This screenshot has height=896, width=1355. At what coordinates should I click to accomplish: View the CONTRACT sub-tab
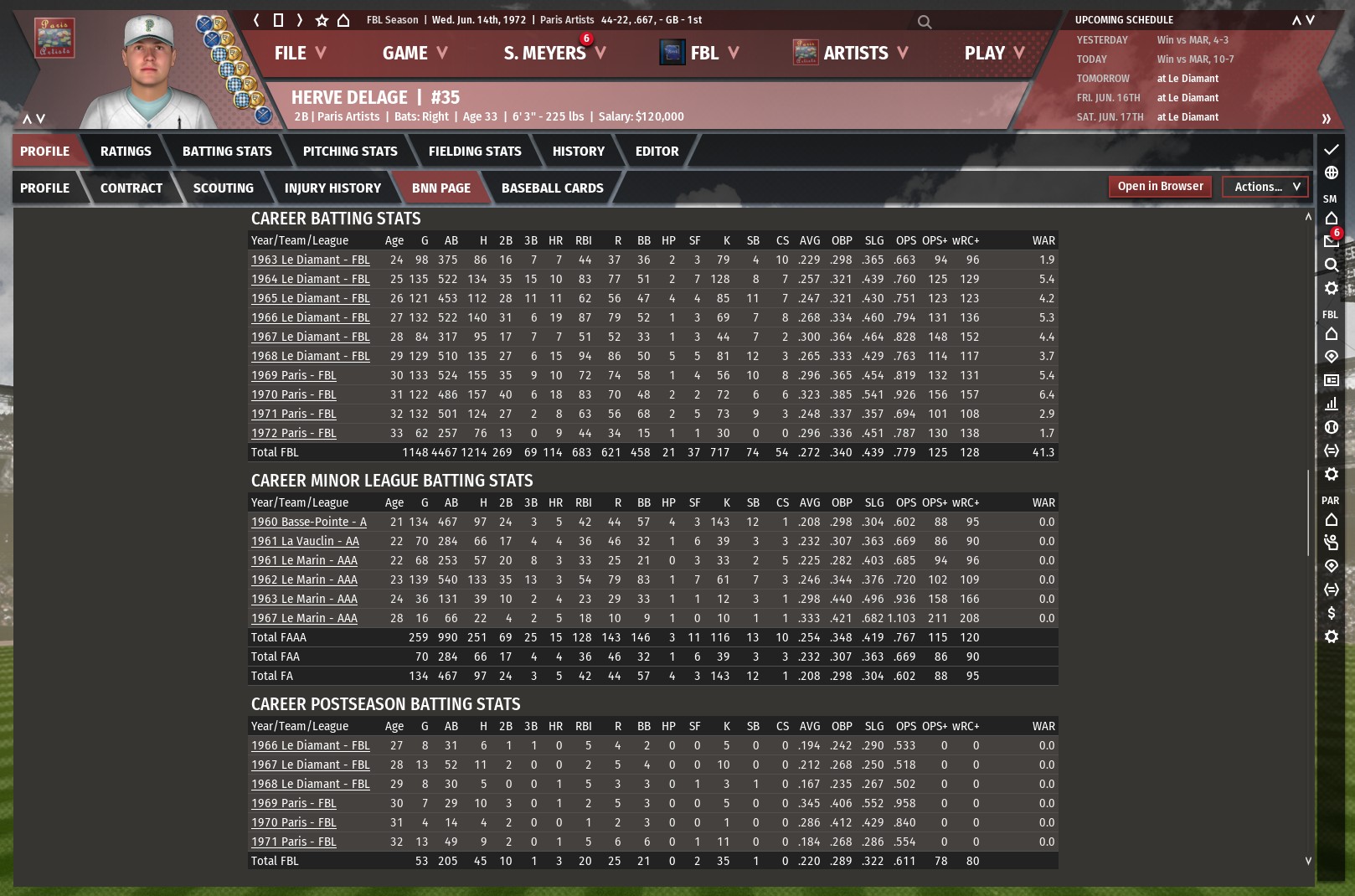pos(131,188)
